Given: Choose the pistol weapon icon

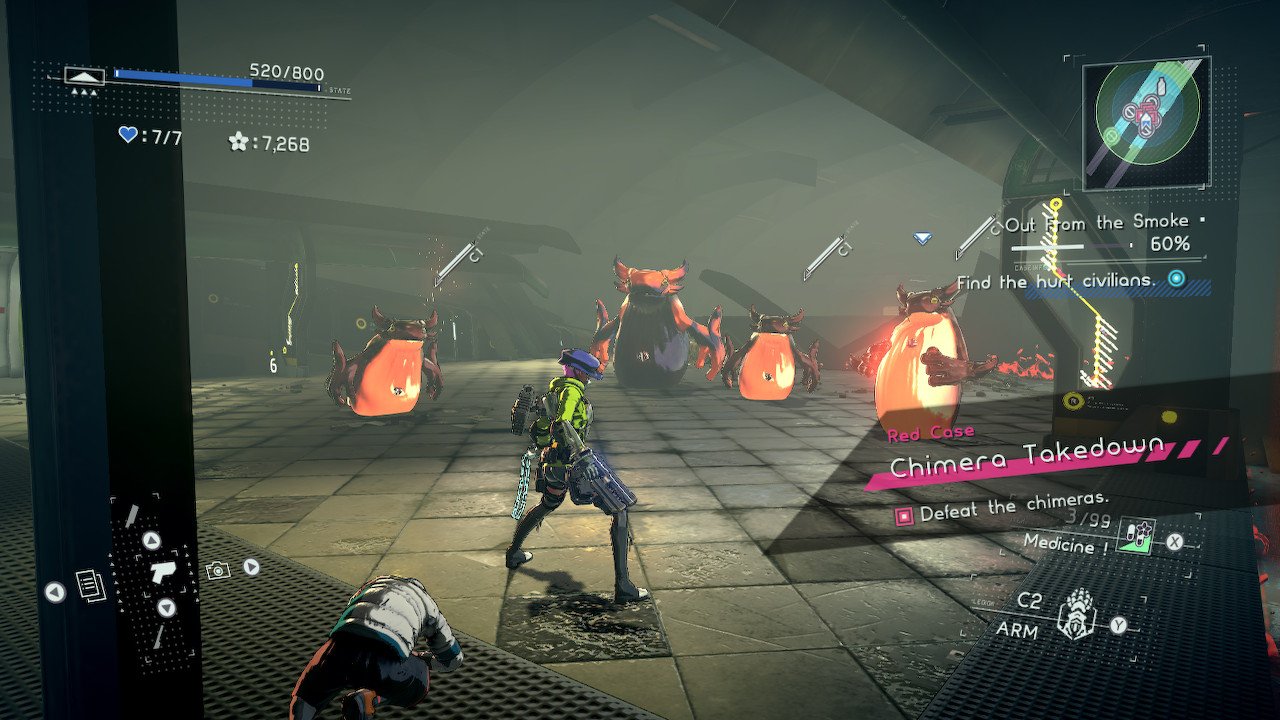Looking at the screenshot, I should point(160,573).
